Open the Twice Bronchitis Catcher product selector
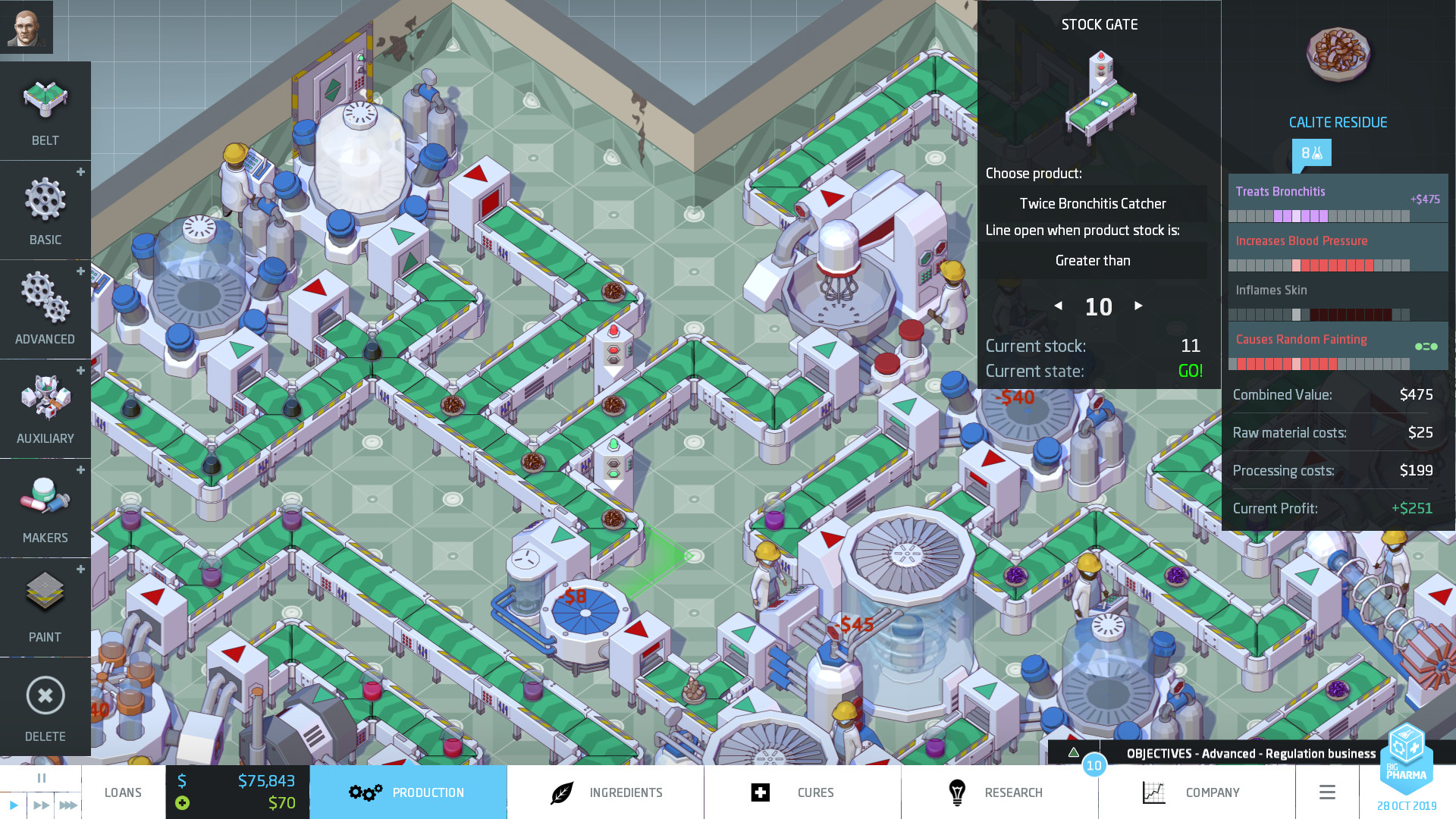The width and height of the screenshot is (1456, 819). pyautogui.click(x=1093, y=203)
